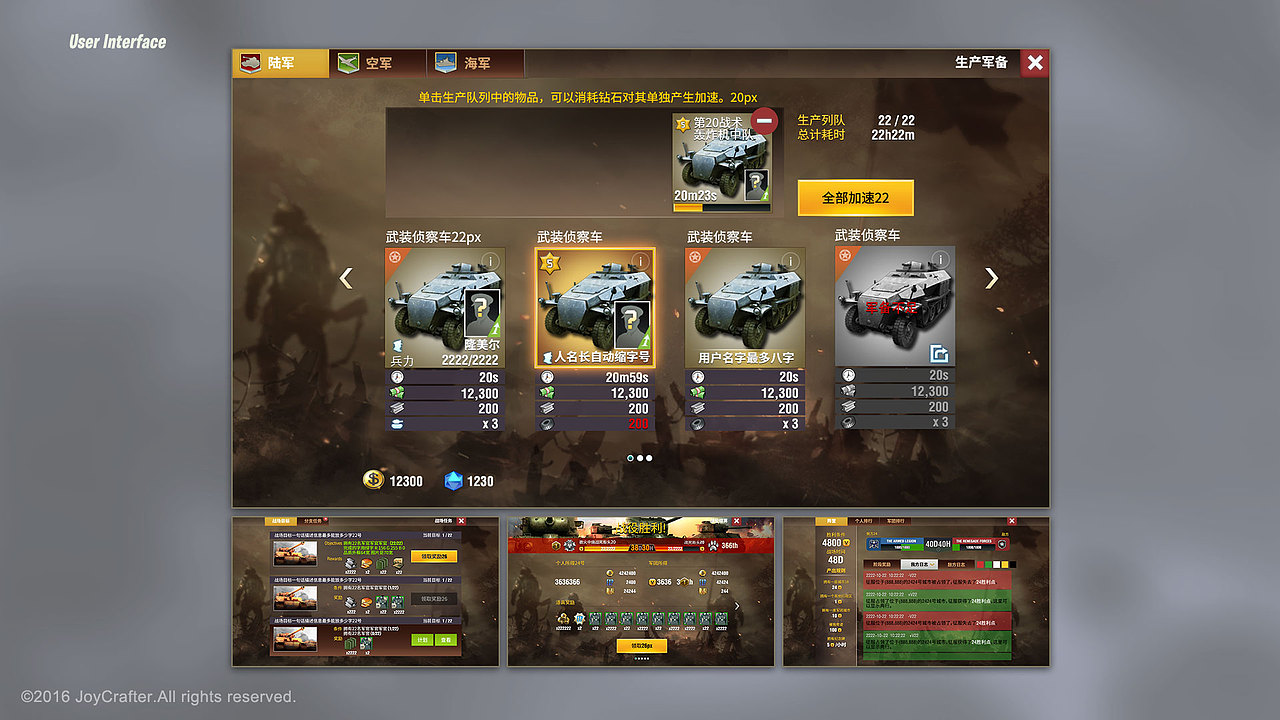Click the info icon on 用户名字最多八字 card
Image resolution: width=1280 pixels, height=720 pixels.
click(x=789, y=259)
